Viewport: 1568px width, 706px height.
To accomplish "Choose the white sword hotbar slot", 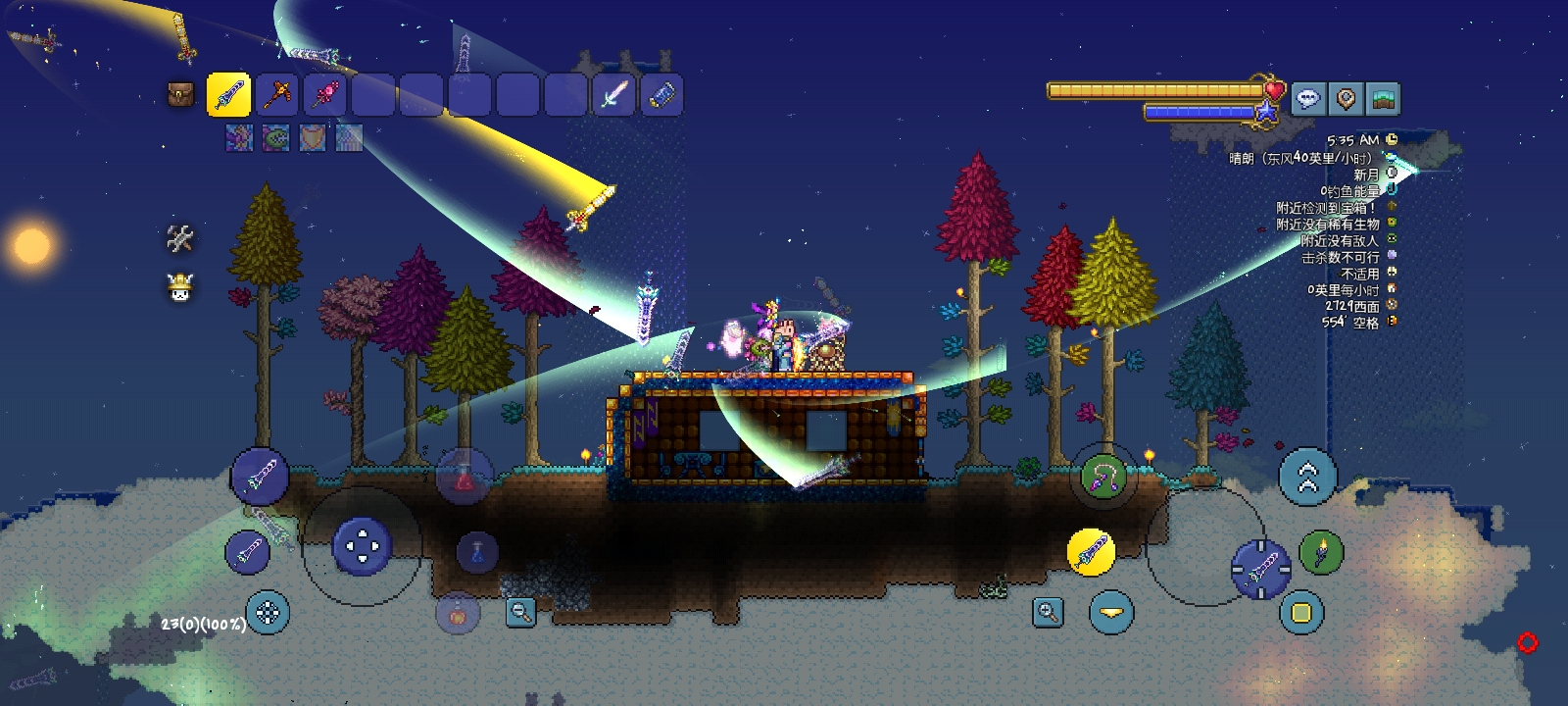I will click(x=613, y=96).
